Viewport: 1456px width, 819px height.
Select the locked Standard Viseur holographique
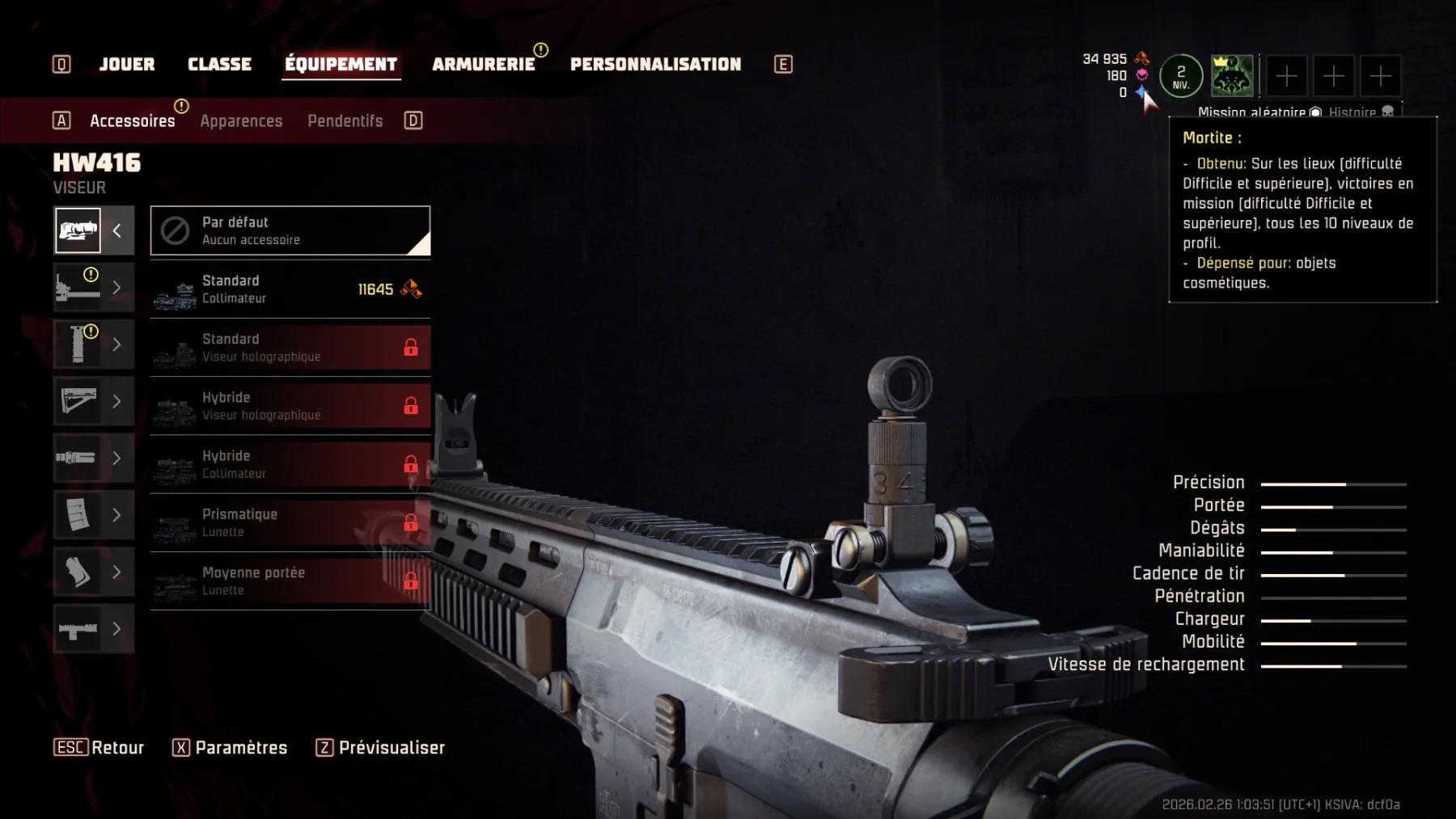coord(290,348)
